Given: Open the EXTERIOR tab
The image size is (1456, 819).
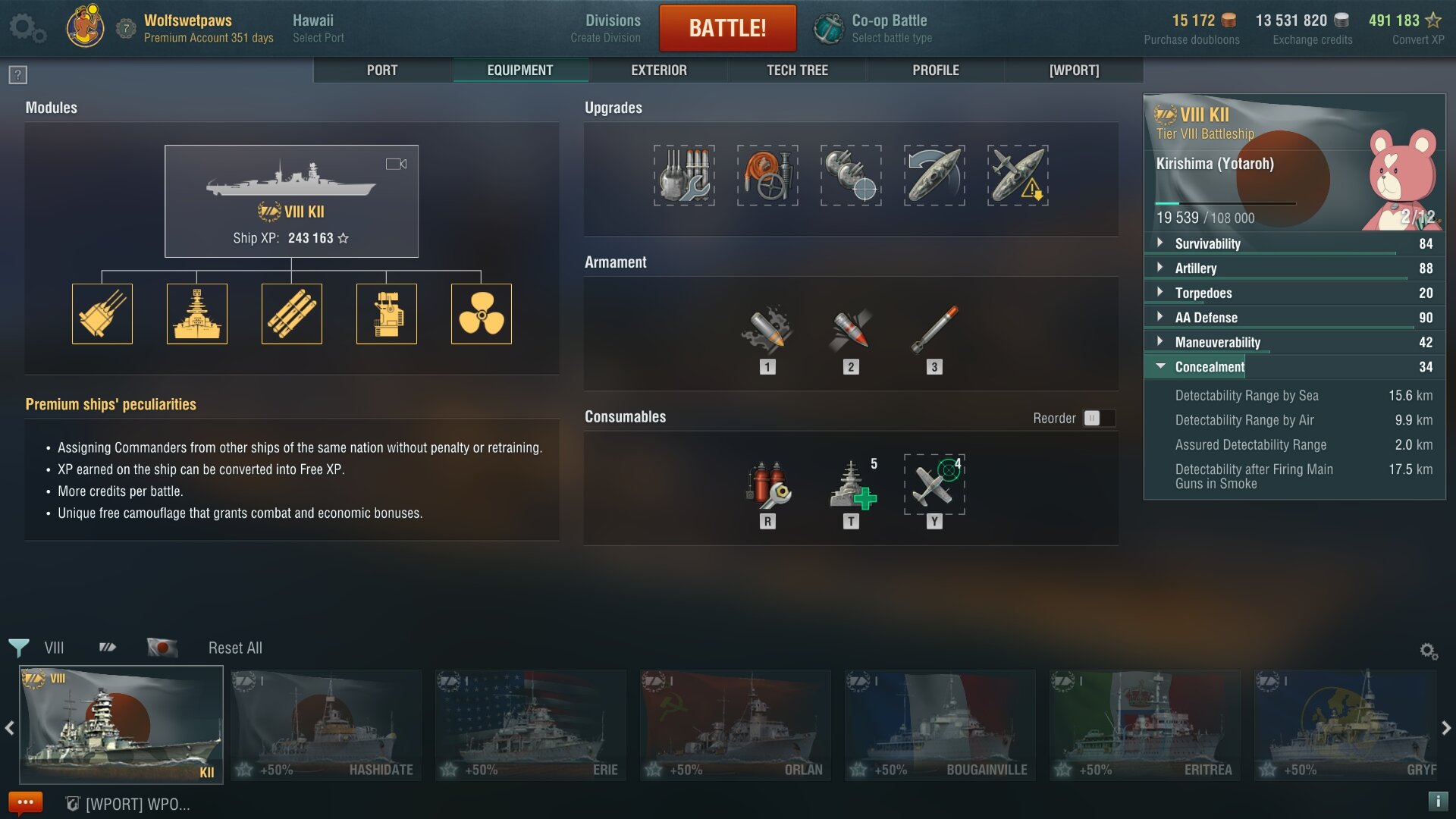Looking at the screenshot, I should [x=658, y=71].
